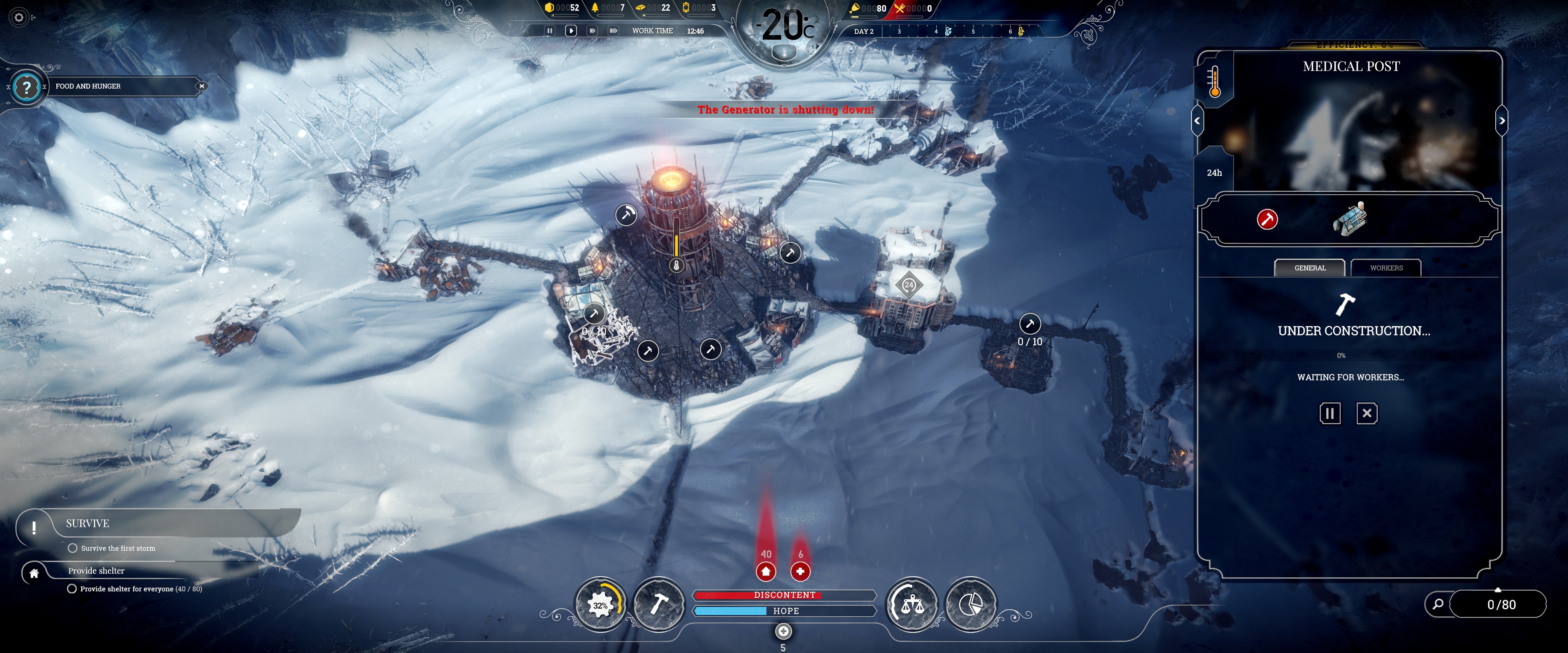Image resolution: width=1568 pixels, height=653 pixels.
Task: Open the generator controls at 32%
Action: pyautogui.click(x=600, y=605)
